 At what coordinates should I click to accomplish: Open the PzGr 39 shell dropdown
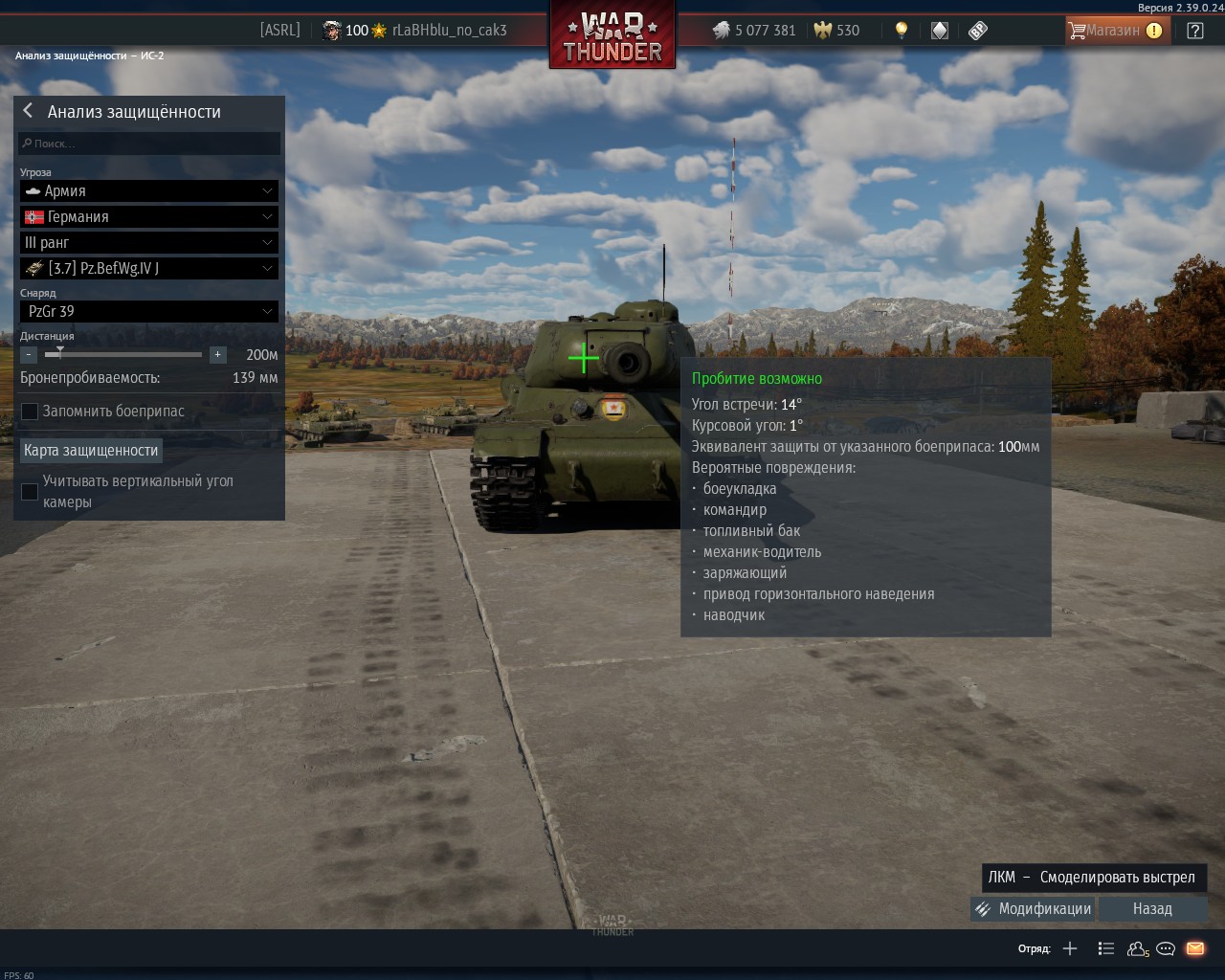coord(149,312)
